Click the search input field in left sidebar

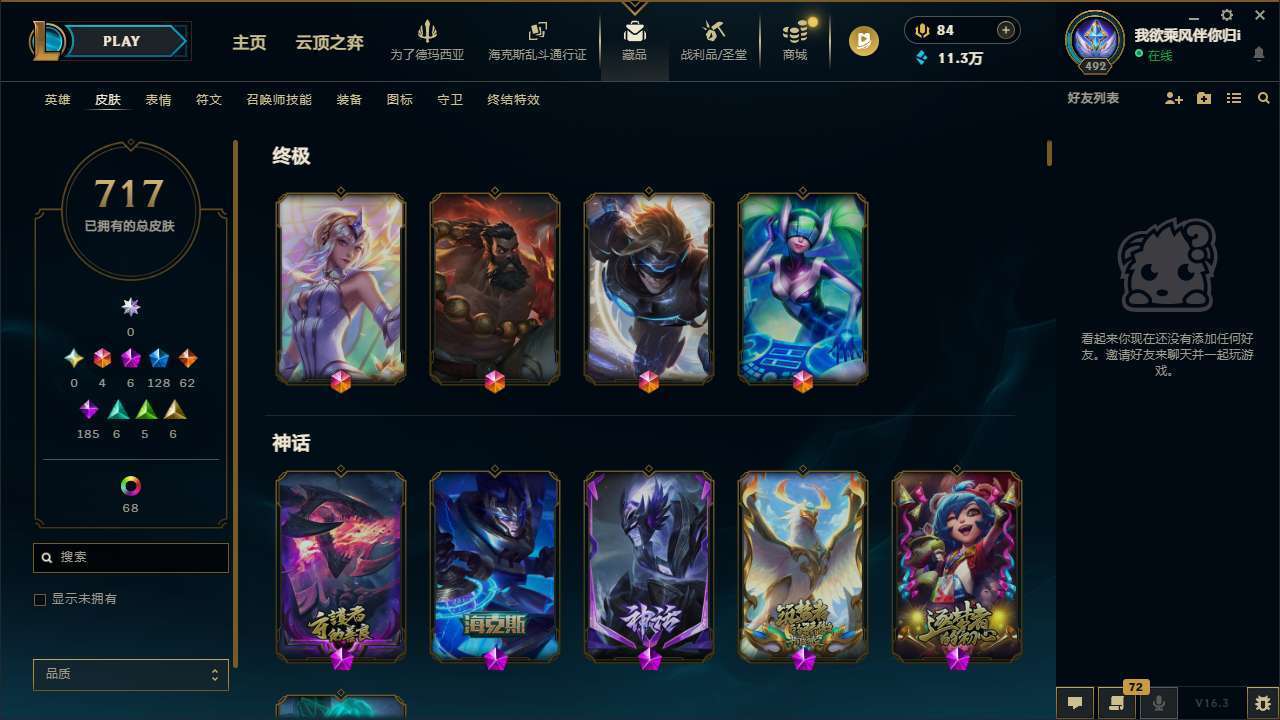(x=130, y=557)
